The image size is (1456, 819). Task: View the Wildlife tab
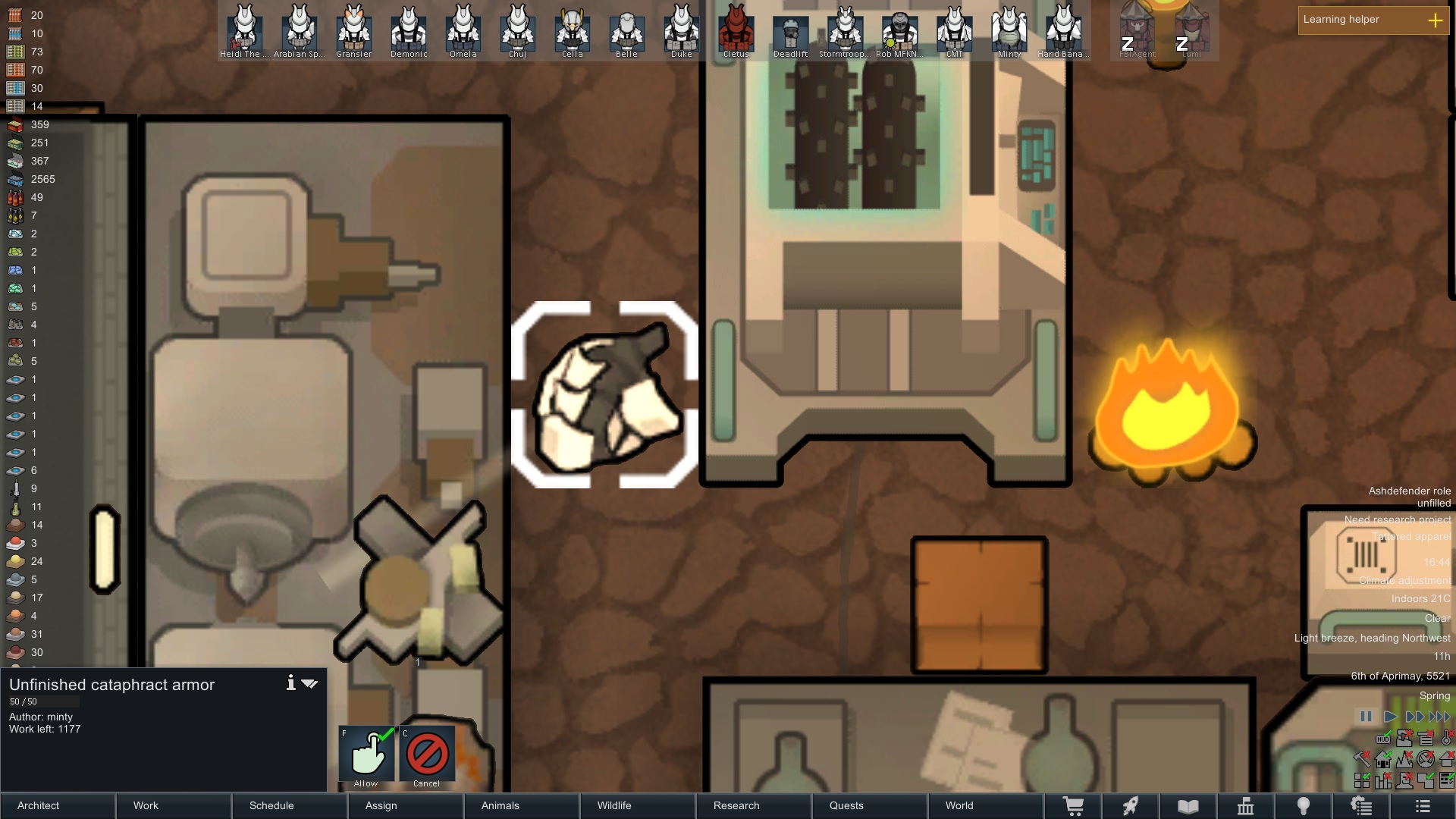[614, 805]
